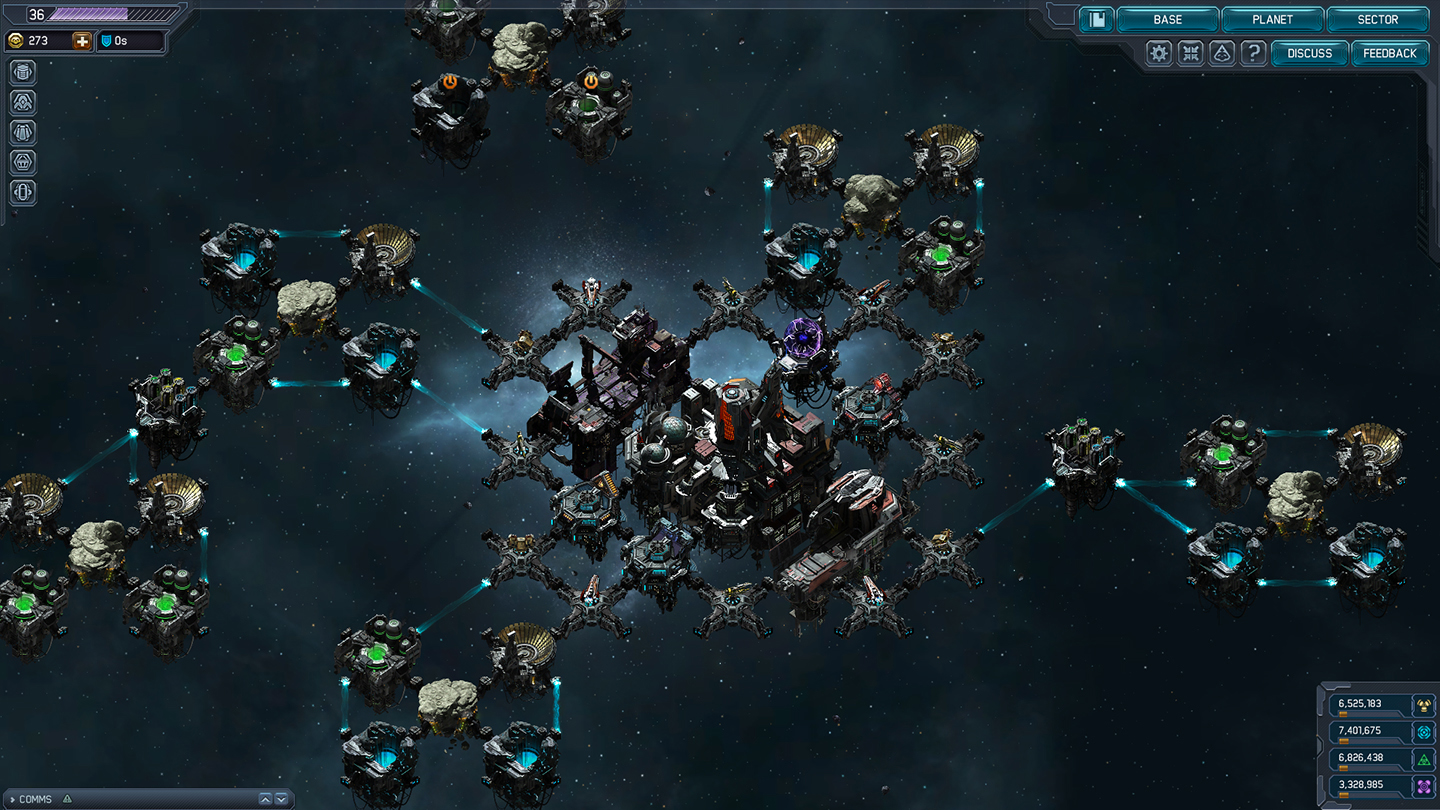1440x810 pixels.
Task: Select the second ship icon in left sidebar
Action: [22, 101]
